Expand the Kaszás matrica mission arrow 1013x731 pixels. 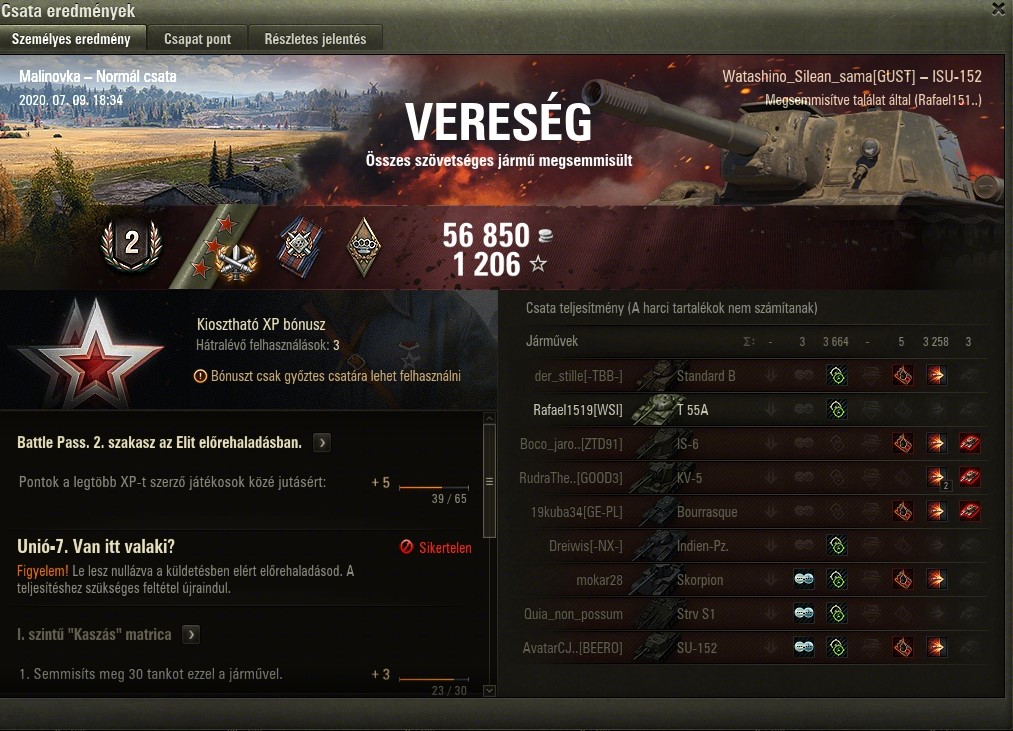[x=190, y=634]
